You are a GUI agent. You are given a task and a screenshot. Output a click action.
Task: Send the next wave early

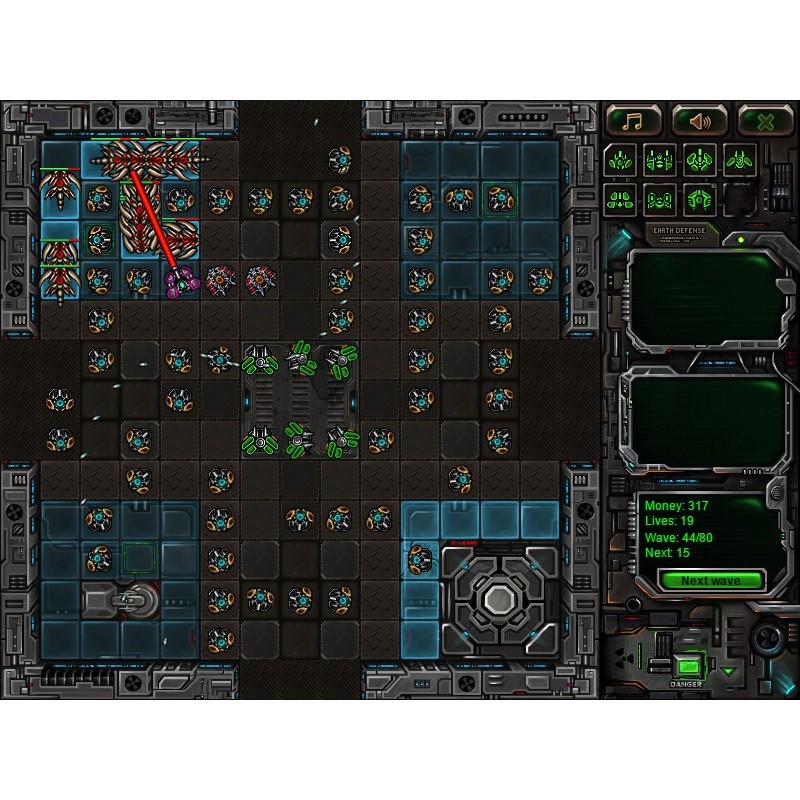[711, 580]
